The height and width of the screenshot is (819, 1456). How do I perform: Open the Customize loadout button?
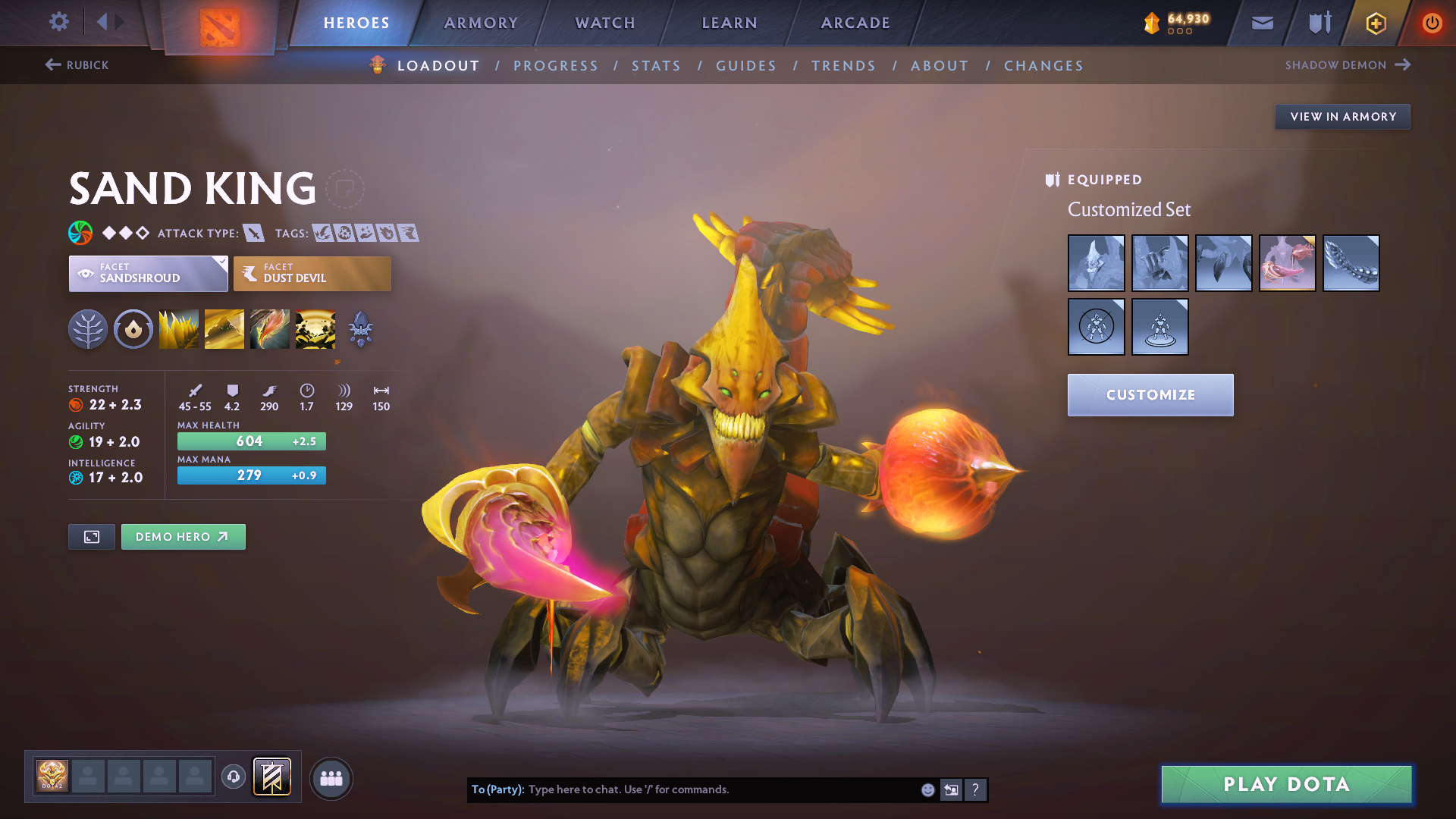(1150, 395)
